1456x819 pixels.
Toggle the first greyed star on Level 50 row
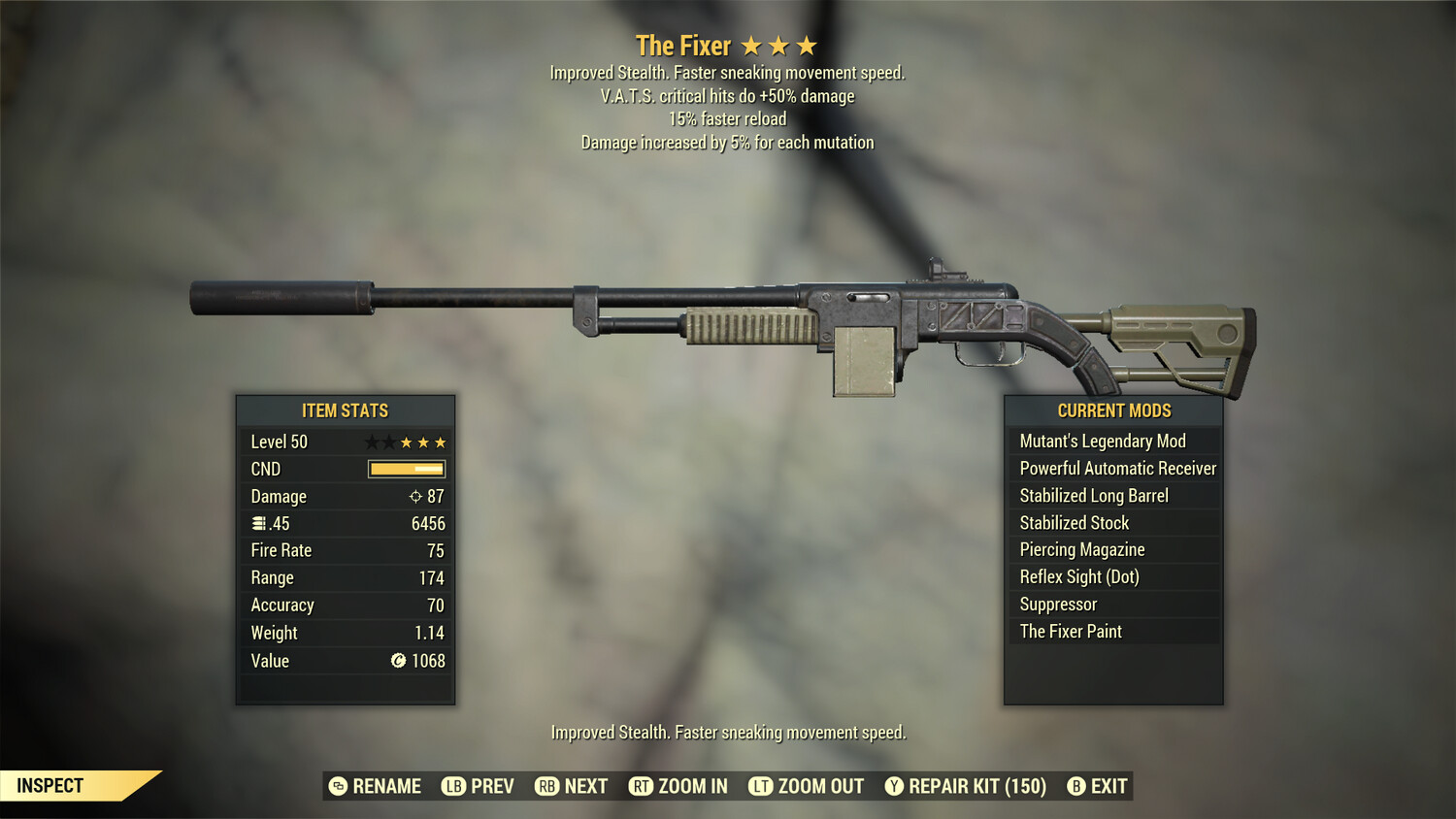[370, 441]
